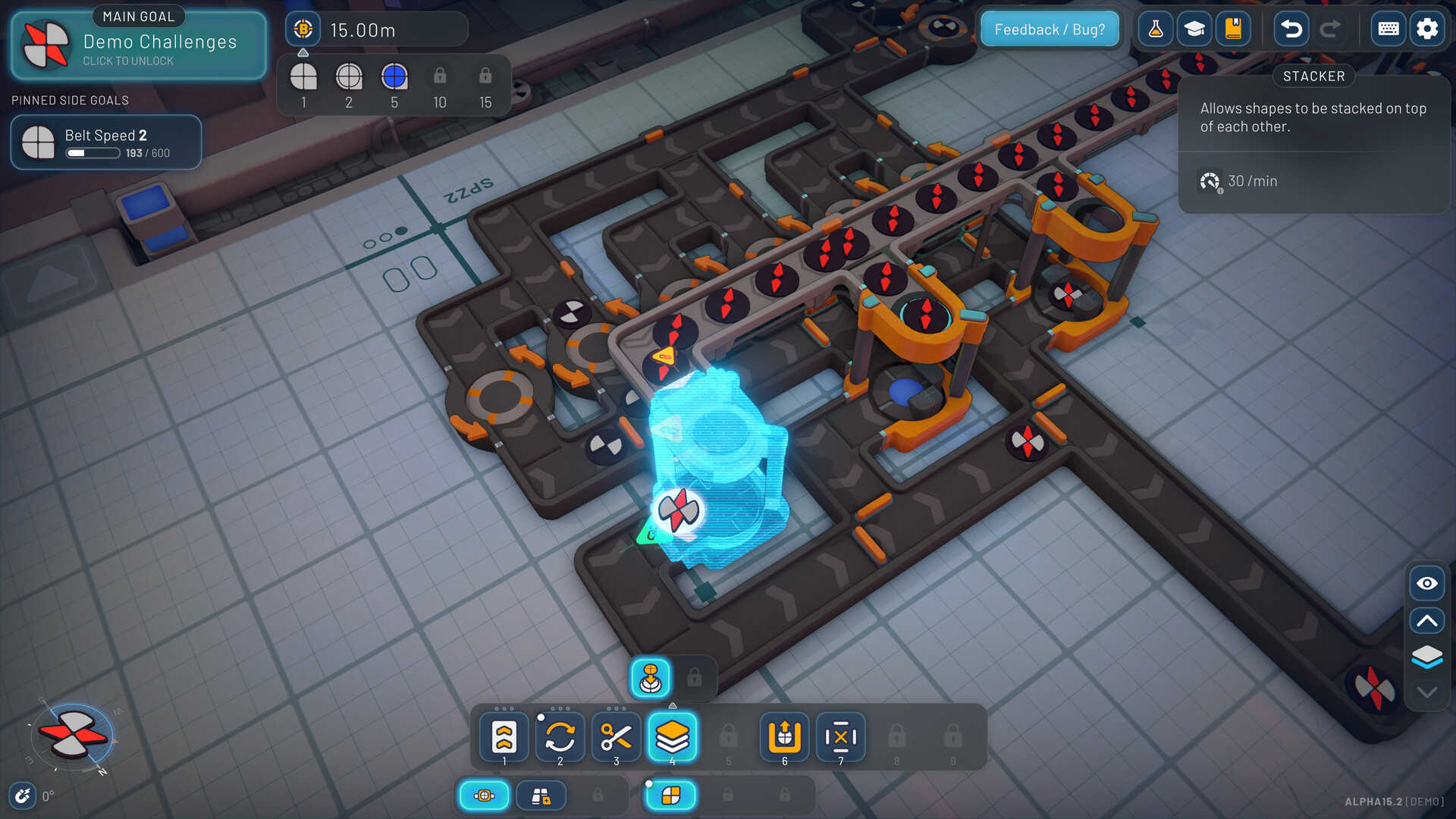Toggle the active layer indicator on right sidebar
The width and height of the screenshot is (1456, 819).
pos(1426,657)
